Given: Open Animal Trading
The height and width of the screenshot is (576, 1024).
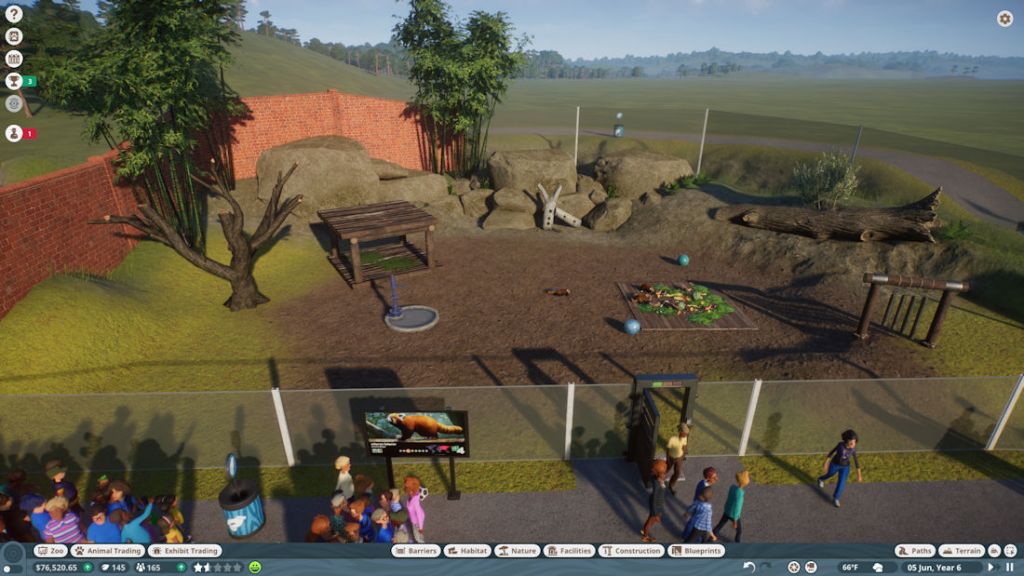Looking at the screenshot, I should point(107,551).
